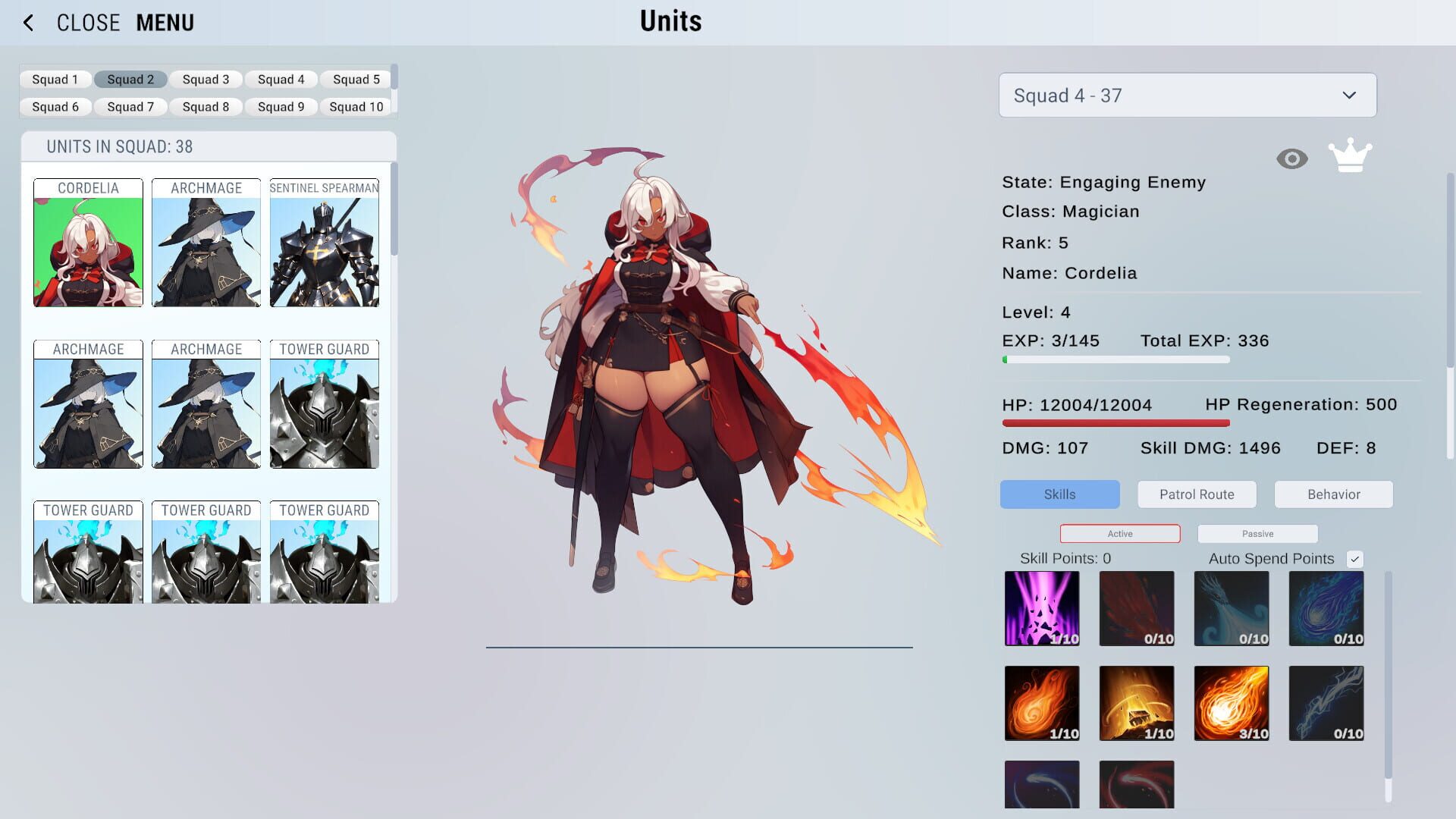Screen dimensions: 1456x819
Task: Open the MENU item in top bar
Action: (x=164, y=22)
